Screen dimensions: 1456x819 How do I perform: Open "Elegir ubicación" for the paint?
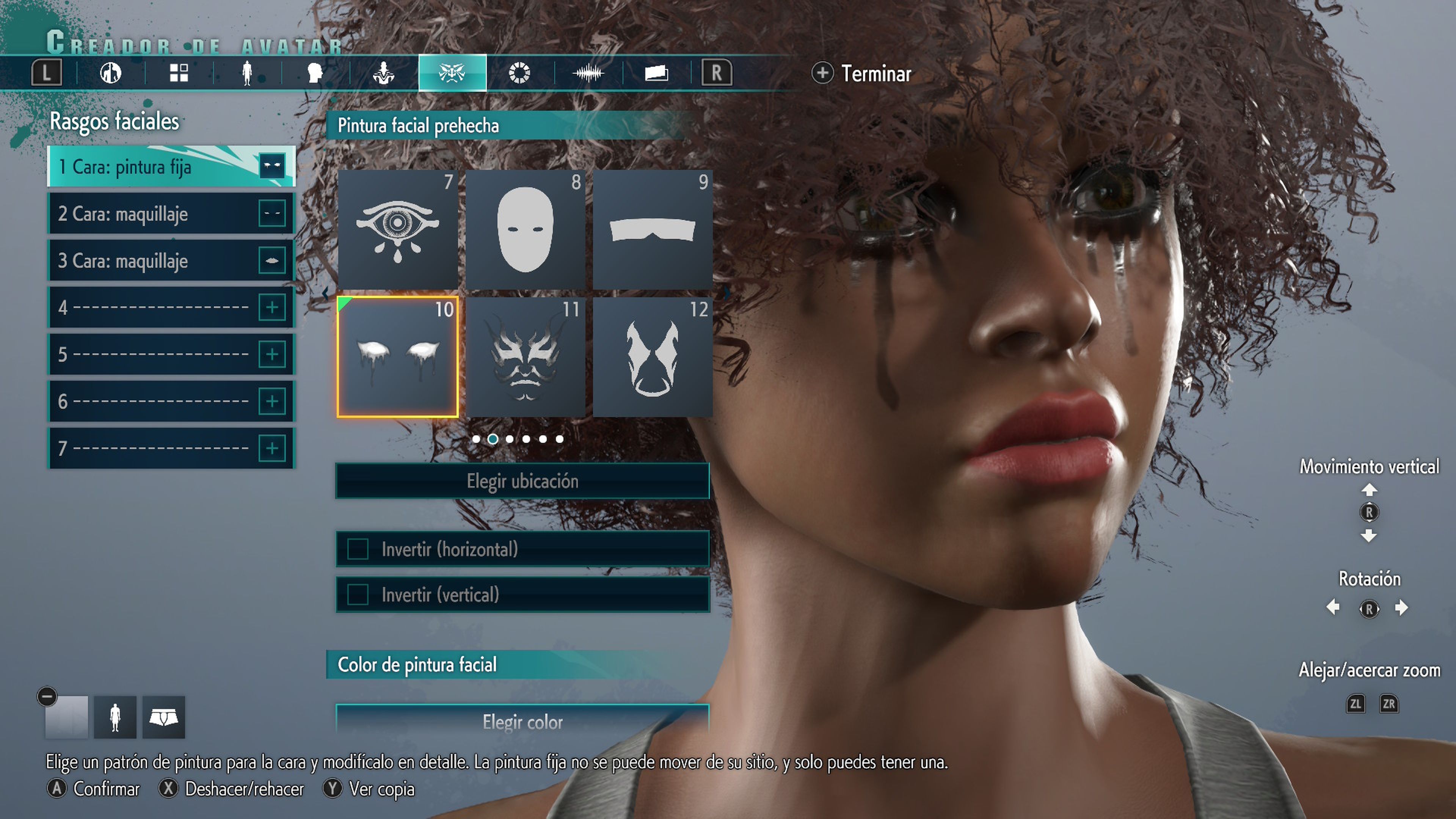[522, 481]
